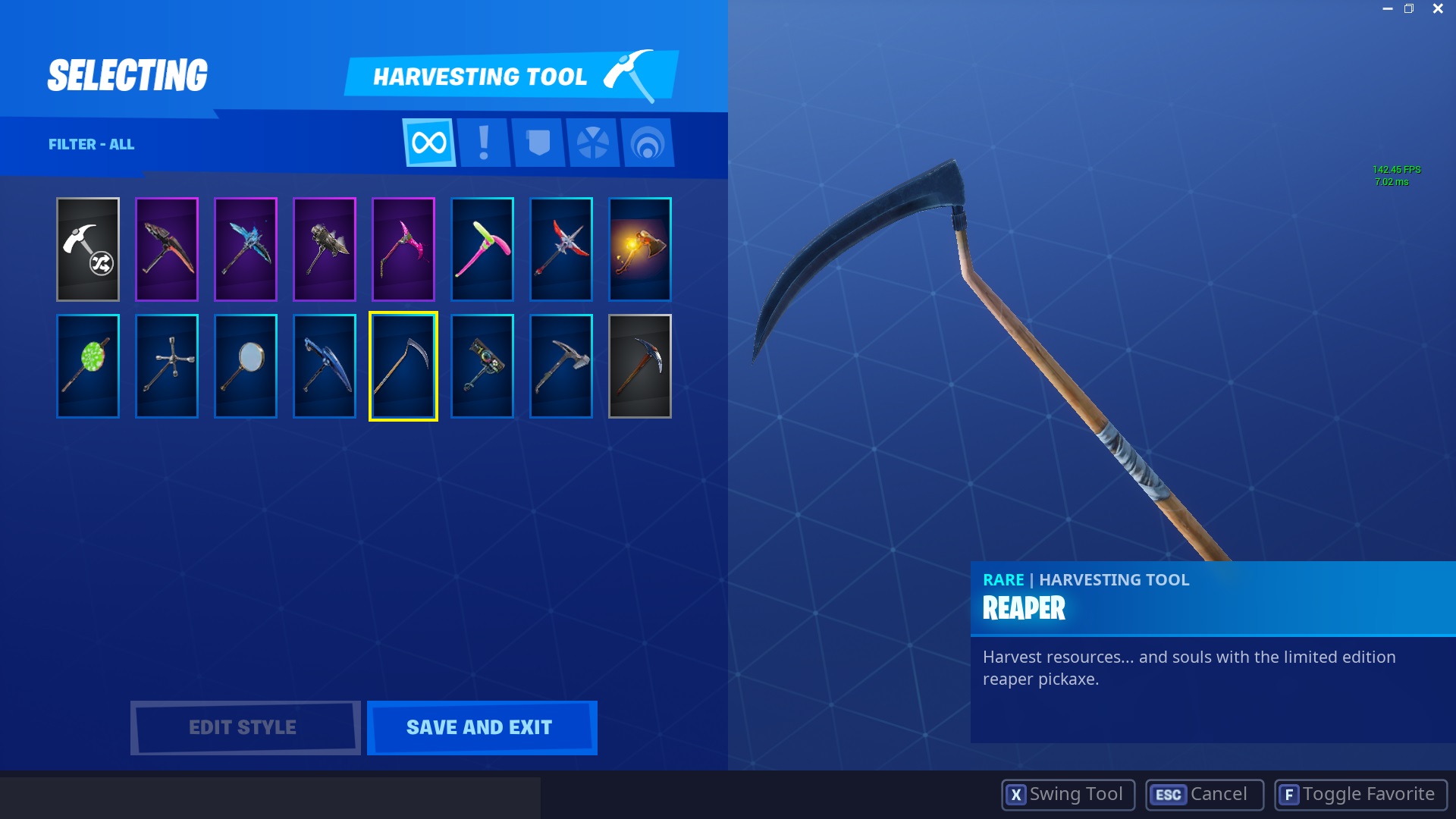Save and exit the harvesting tool selection

pyautogui.click(x=482, y=727)
